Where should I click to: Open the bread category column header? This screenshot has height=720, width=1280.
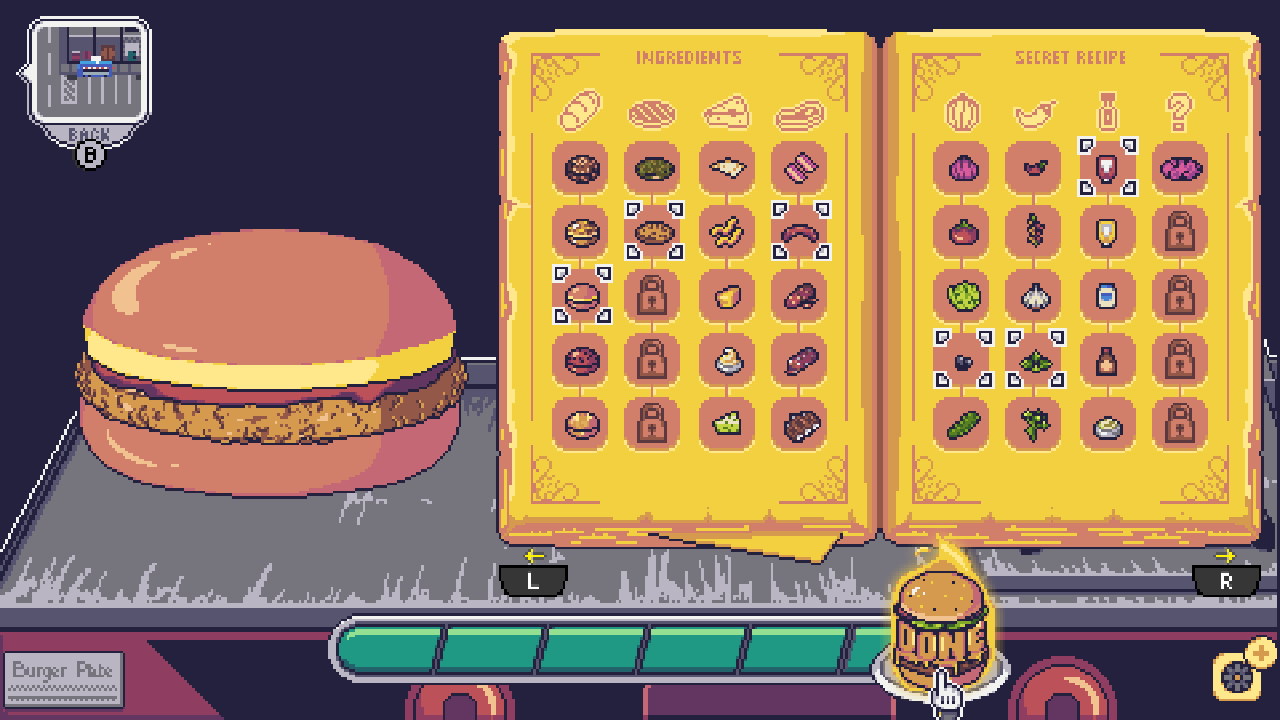coord(581,112)
